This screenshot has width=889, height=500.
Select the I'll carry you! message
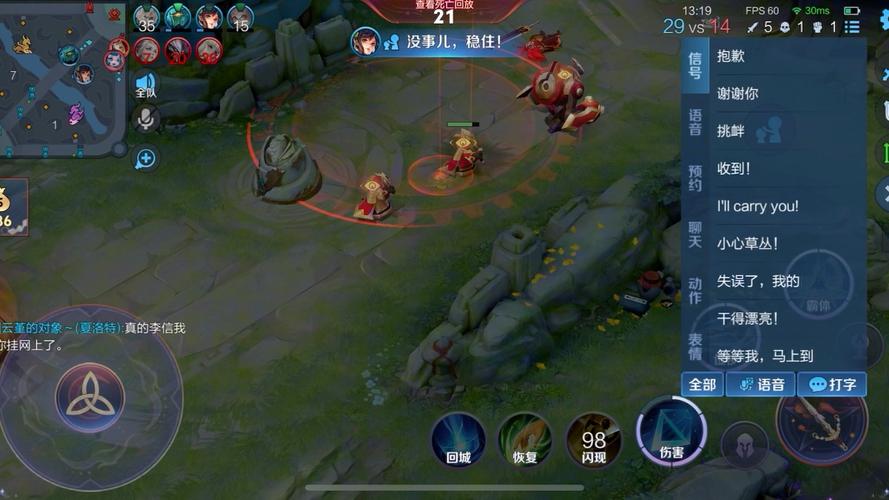pyautogui.click(x=757, y=206)
